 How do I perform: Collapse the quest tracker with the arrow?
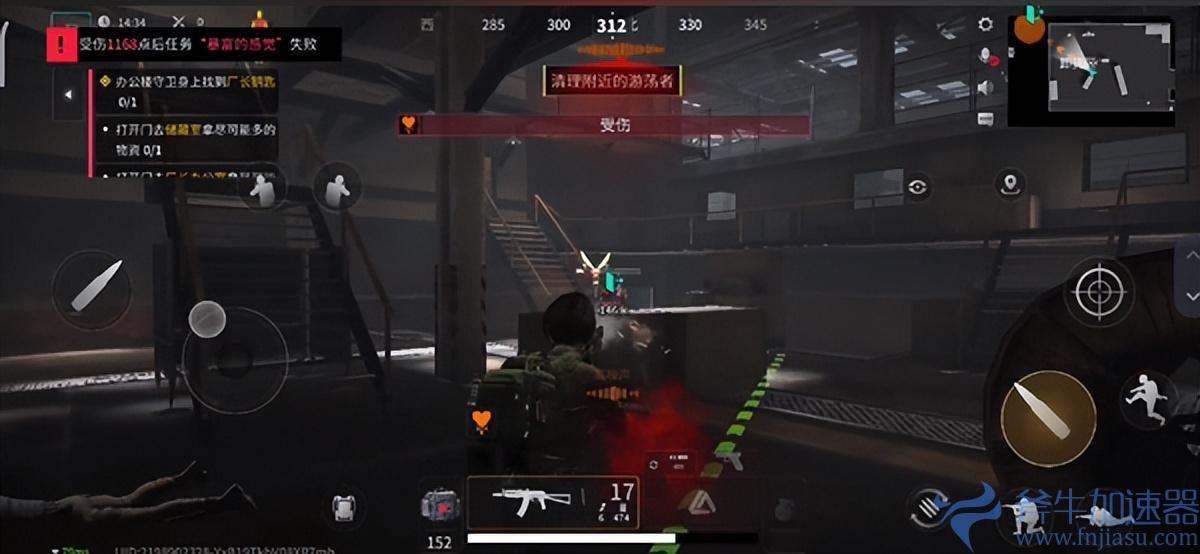point(68,95)
